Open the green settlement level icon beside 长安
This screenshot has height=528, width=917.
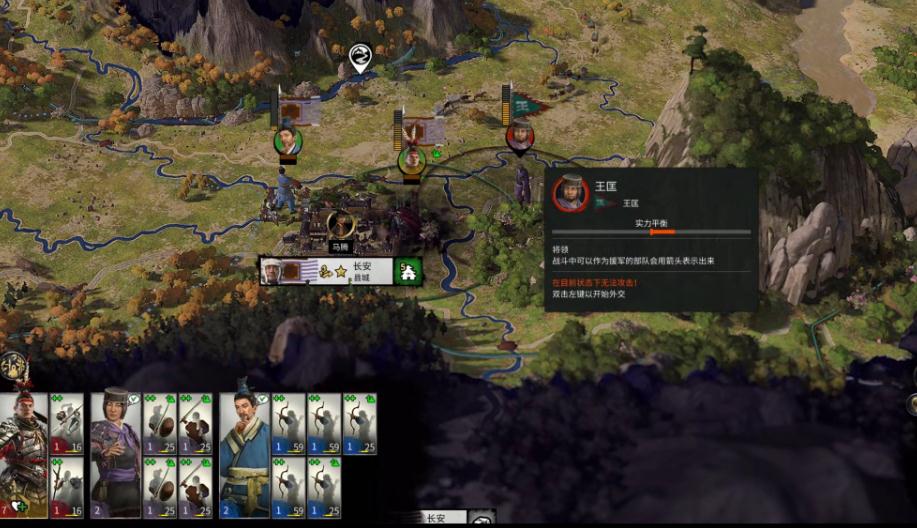tap(407, 270)
